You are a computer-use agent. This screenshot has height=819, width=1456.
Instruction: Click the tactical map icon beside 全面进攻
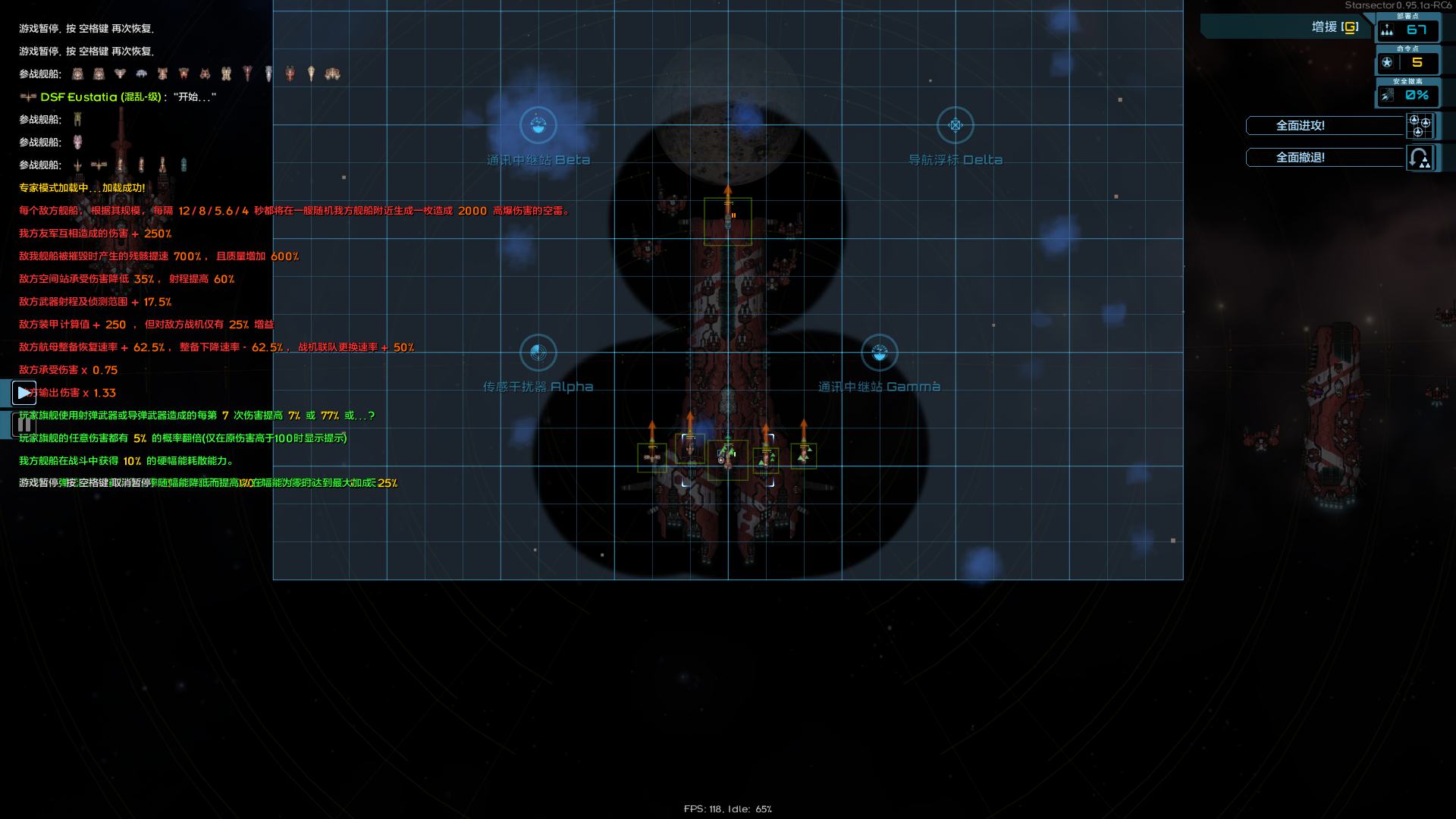coord(1419,126)
